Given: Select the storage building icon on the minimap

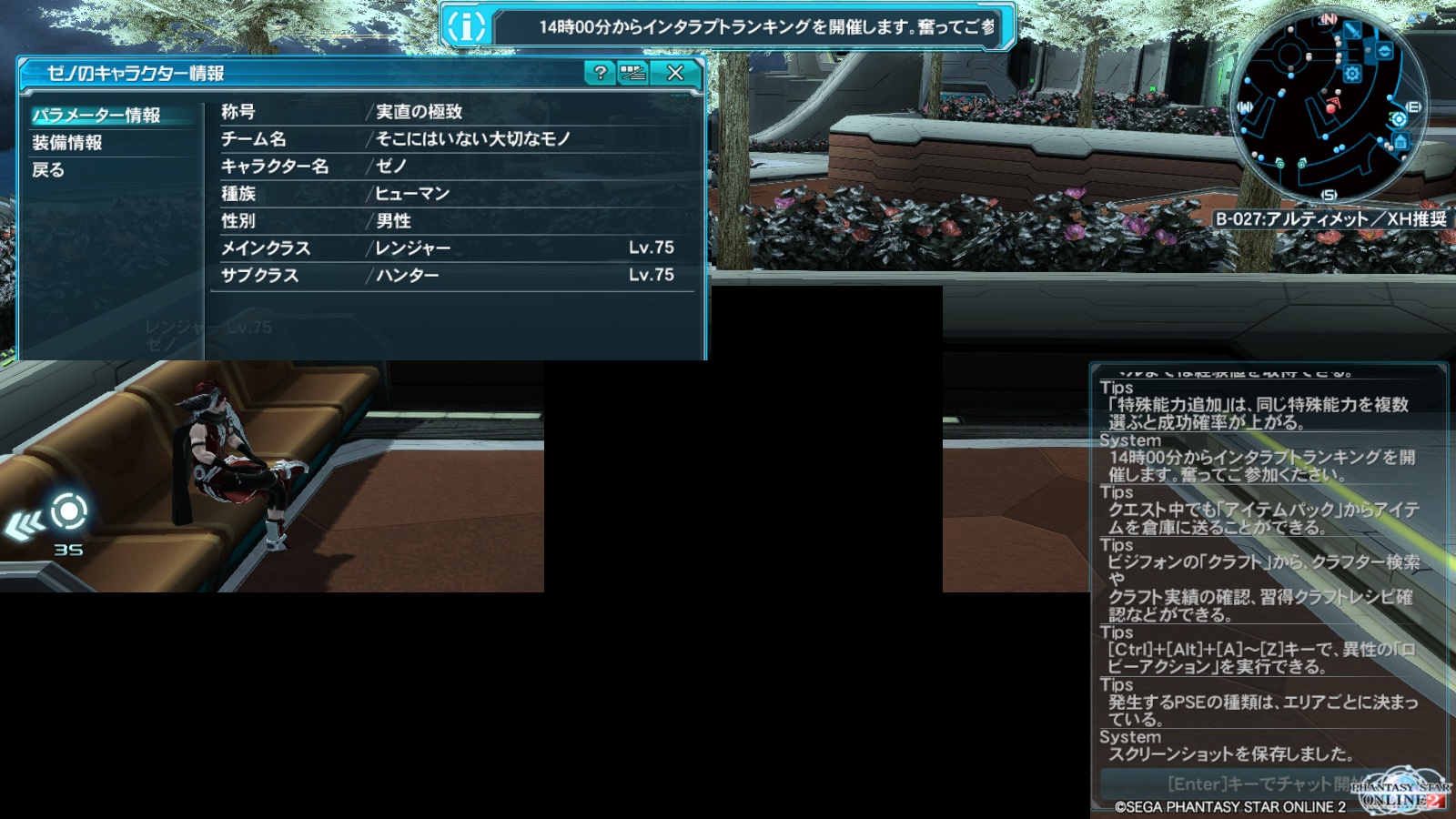Looking at the screenshot, I should point(1400,141).
